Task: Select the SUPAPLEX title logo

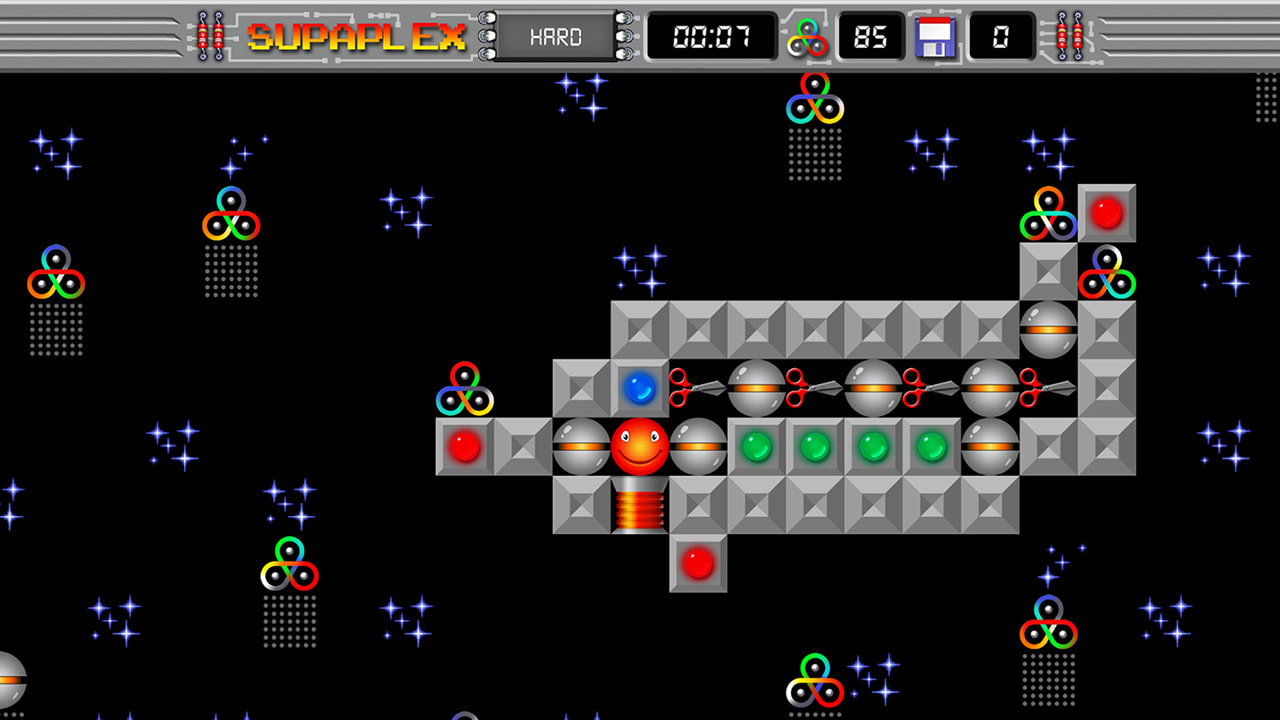Action: click(x=358, y=37)
